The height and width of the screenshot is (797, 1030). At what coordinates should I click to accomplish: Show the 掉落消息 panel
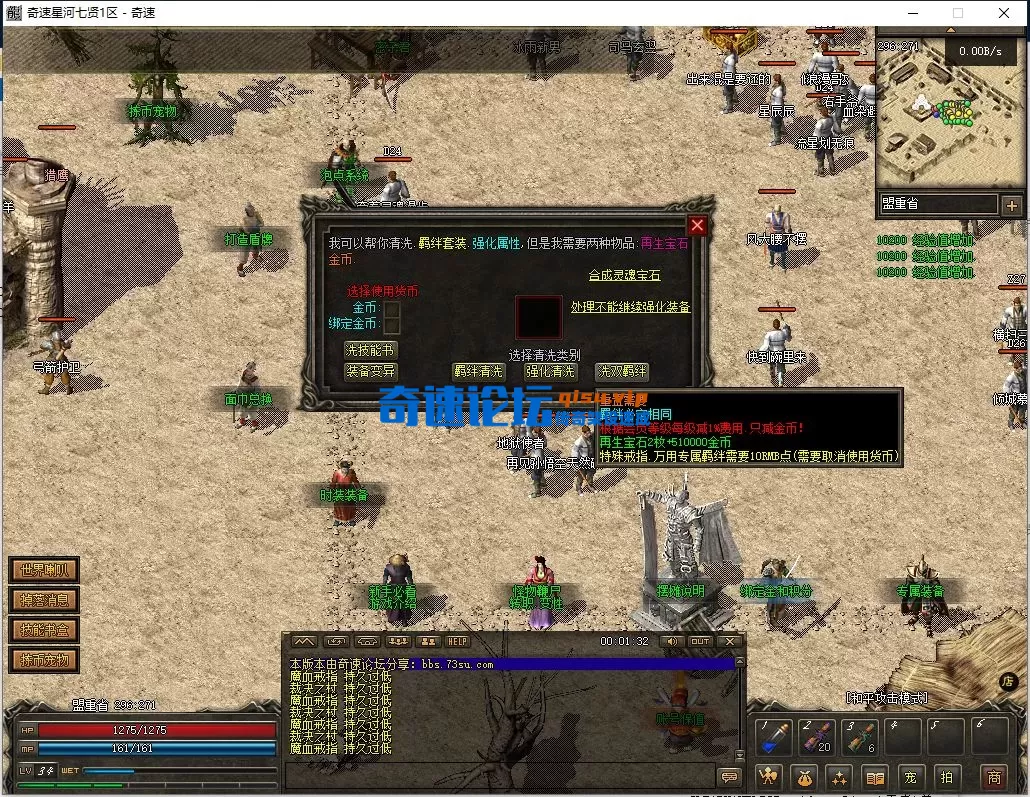pyautogui.click(x=44, y=600)
